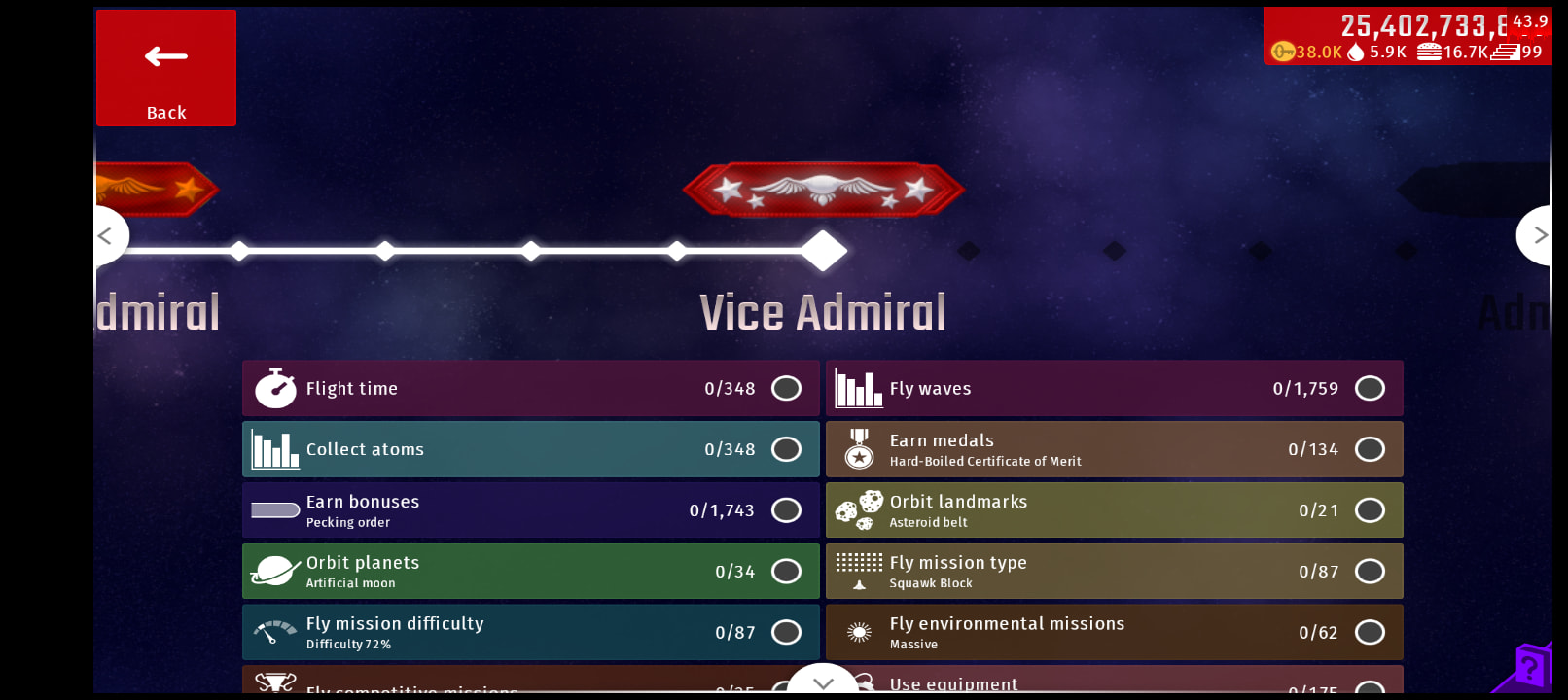Select the Orbit planets Artificial moon row
Image resolution: width=1568 pixels, height=700 pixels.
tap(530, 572)
